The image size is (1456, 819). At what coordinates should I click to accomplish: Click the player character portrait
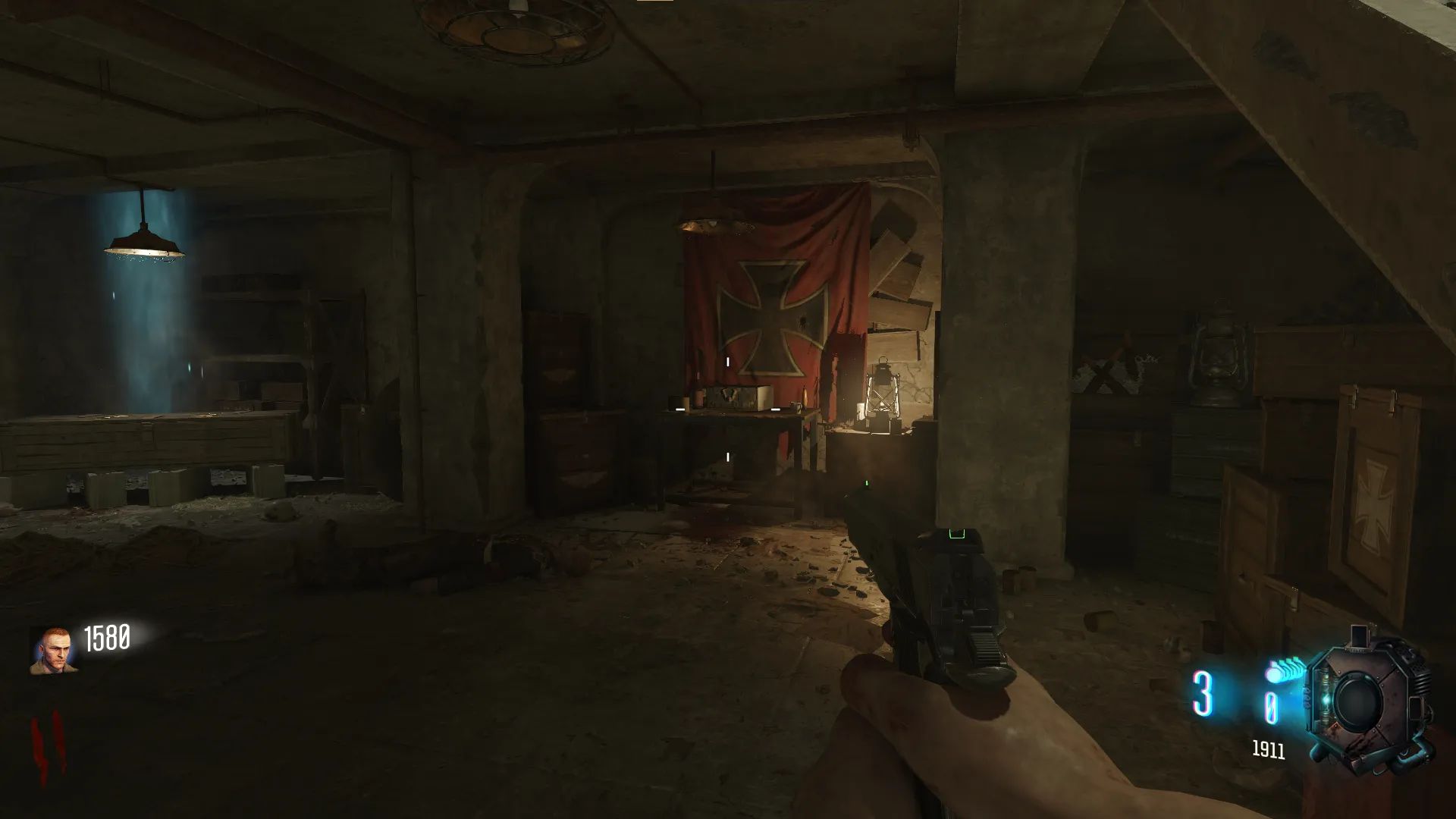click(52, 650)
